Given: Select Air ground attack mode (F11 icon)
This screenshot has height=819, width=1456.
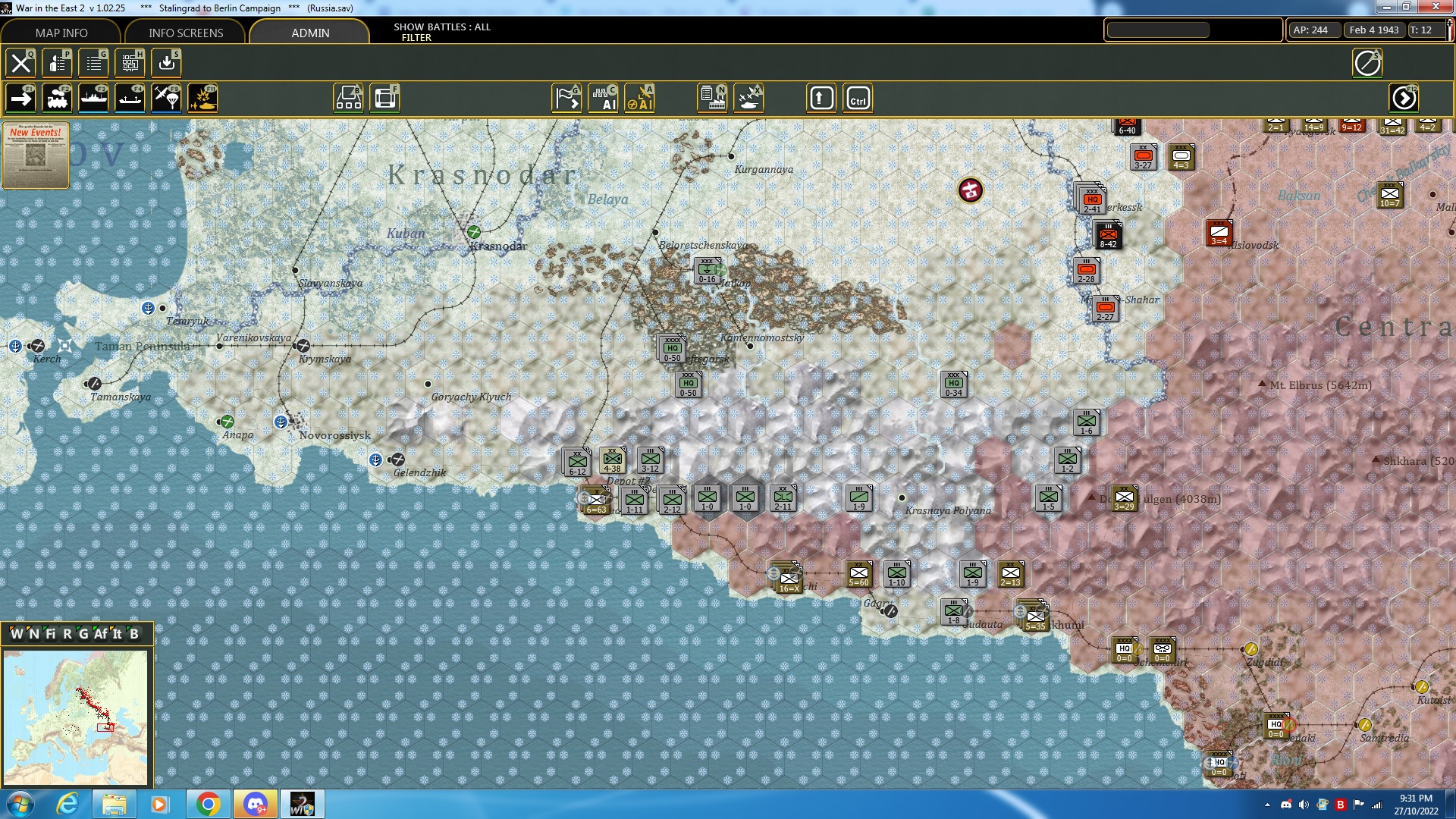Looking at the screenshot, I should [203, 97].
